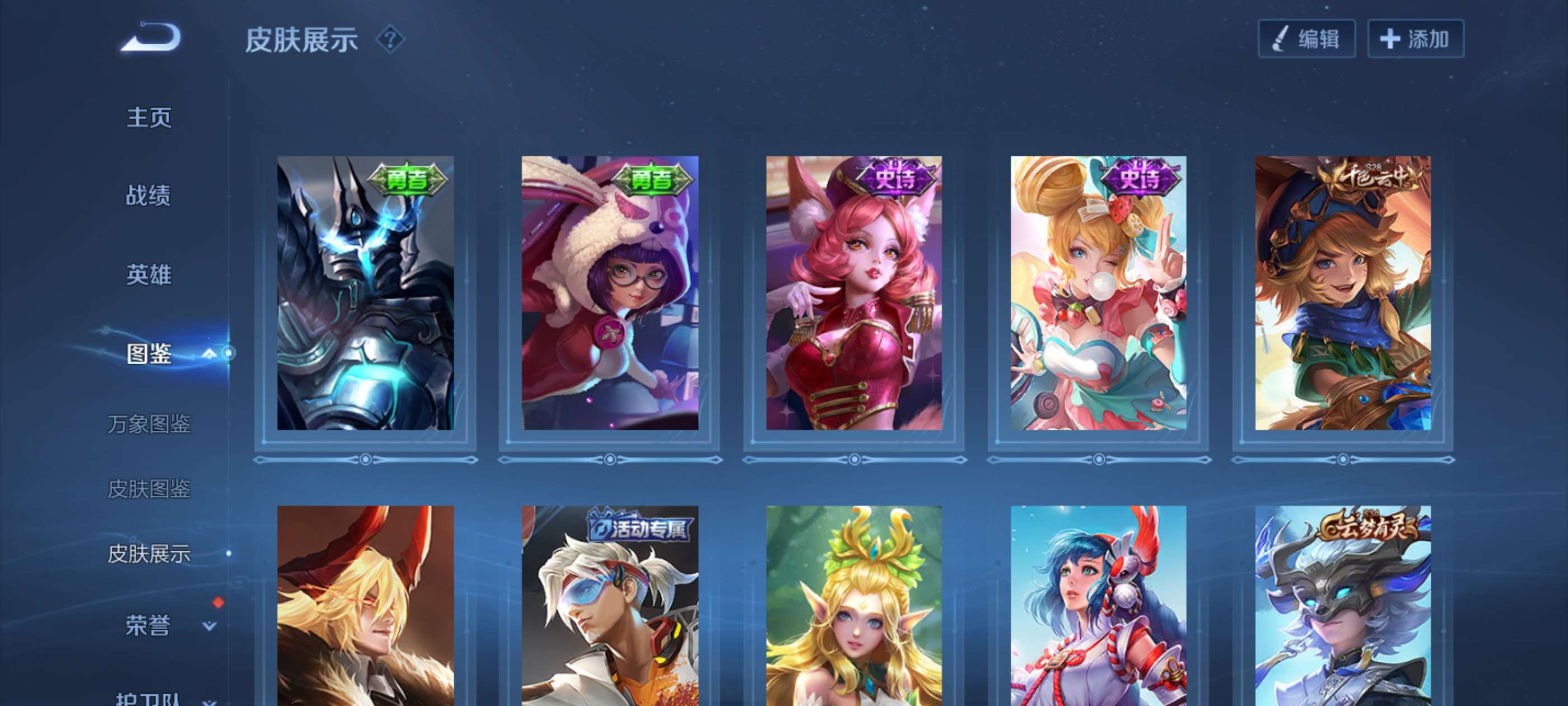Screen dimensions: 1568x706
Task: Click the 添加 add button
Action: coord(1415,39)
